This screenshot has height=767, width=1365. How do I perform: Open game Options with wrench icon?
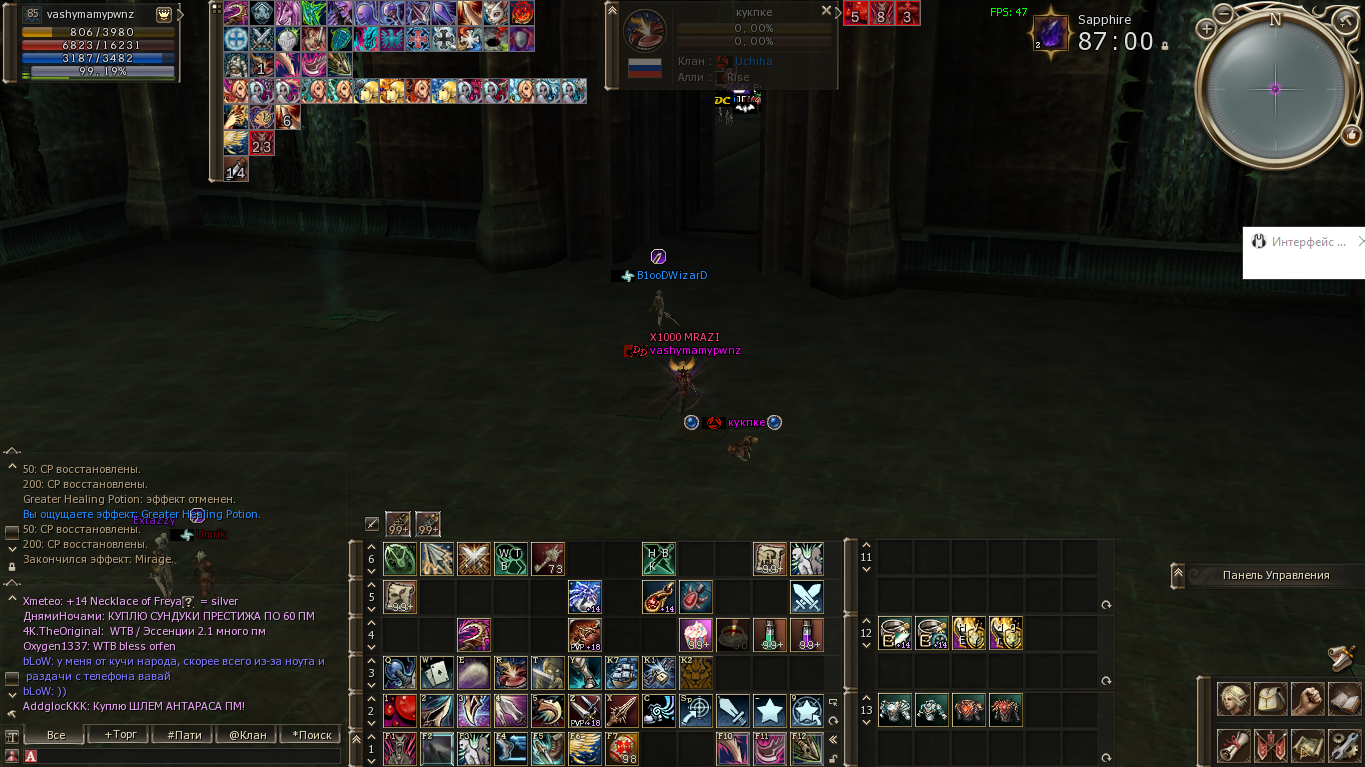pos(1346,745)
